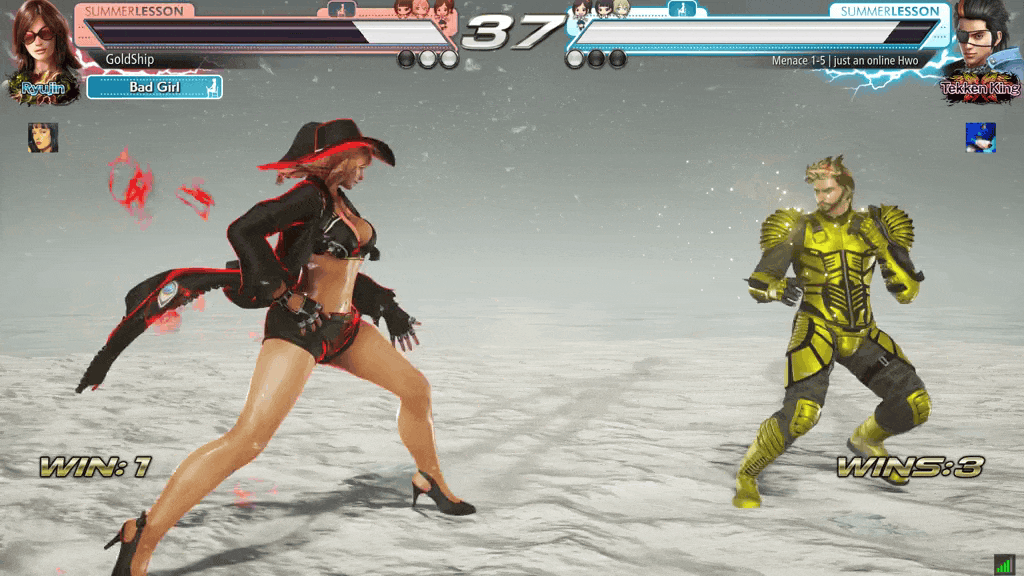Check the green connection signal bars icon
Image resolution: width=1024 pixels, height=576 pixels.
click(x=1004, y=564)
